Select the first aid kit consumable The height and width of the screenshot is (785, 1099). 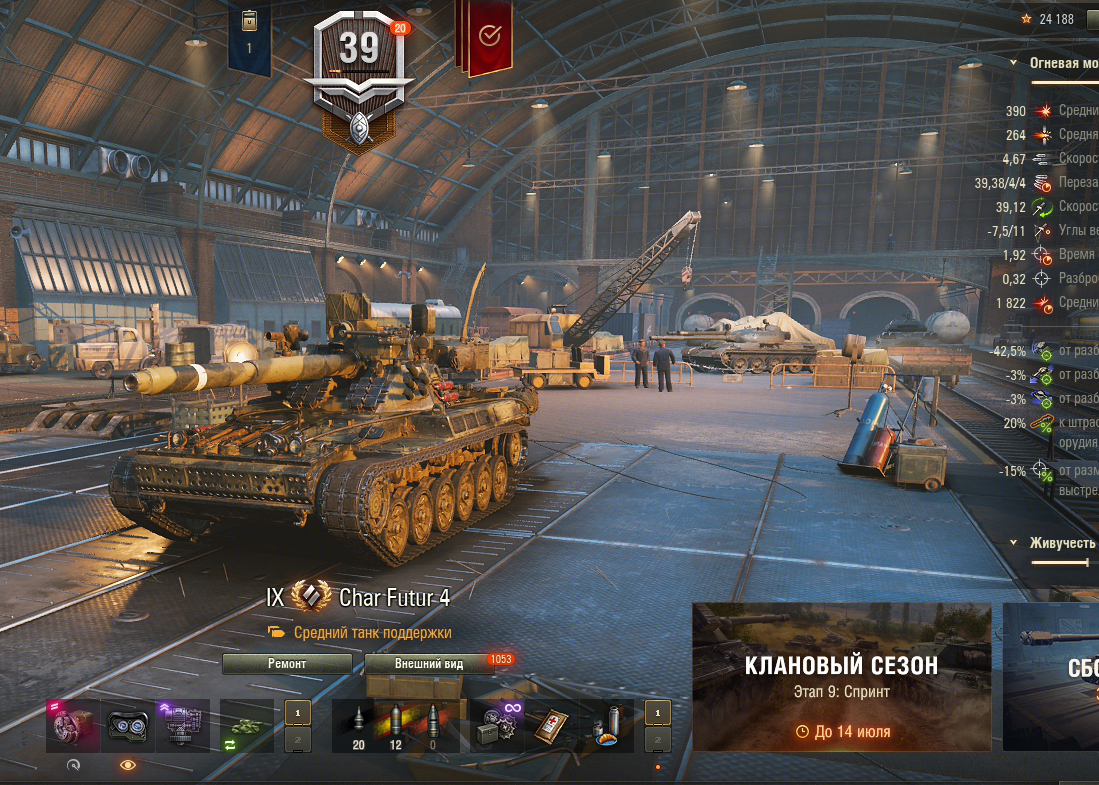point(552,725)
